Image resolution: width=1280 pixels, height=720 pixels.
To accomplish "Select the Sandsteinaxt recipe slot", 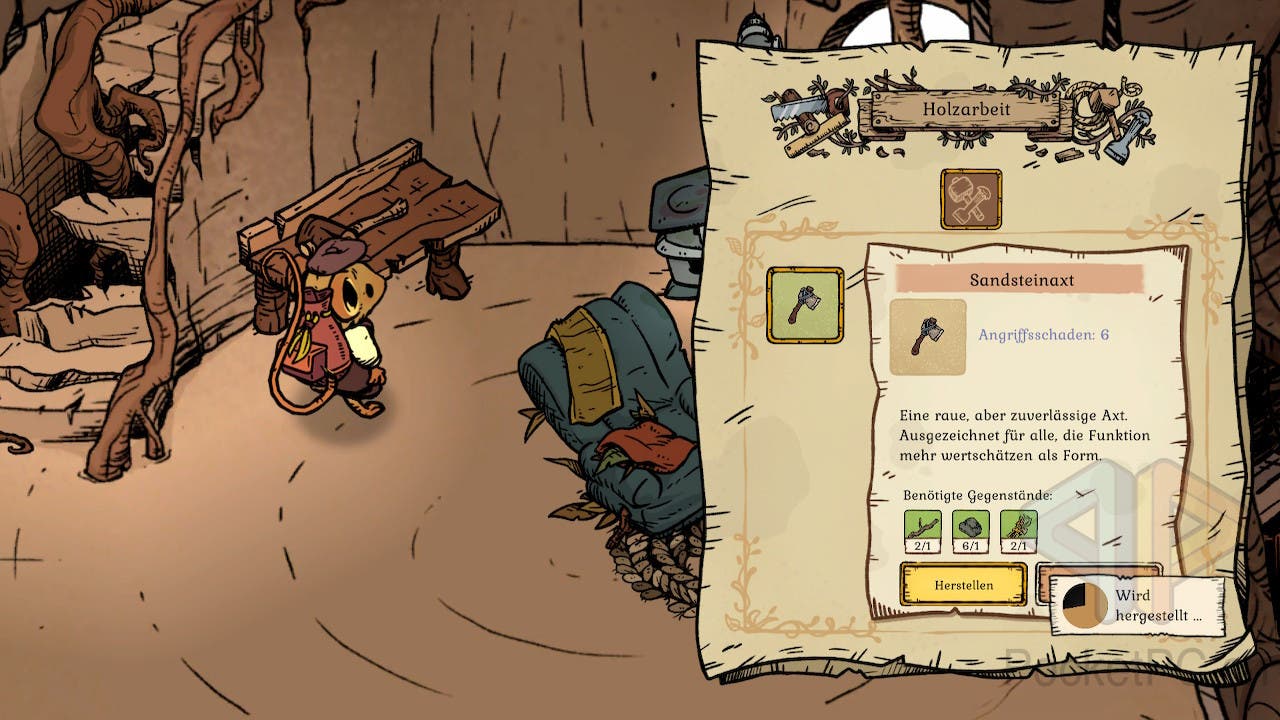I will pos(805,305).
